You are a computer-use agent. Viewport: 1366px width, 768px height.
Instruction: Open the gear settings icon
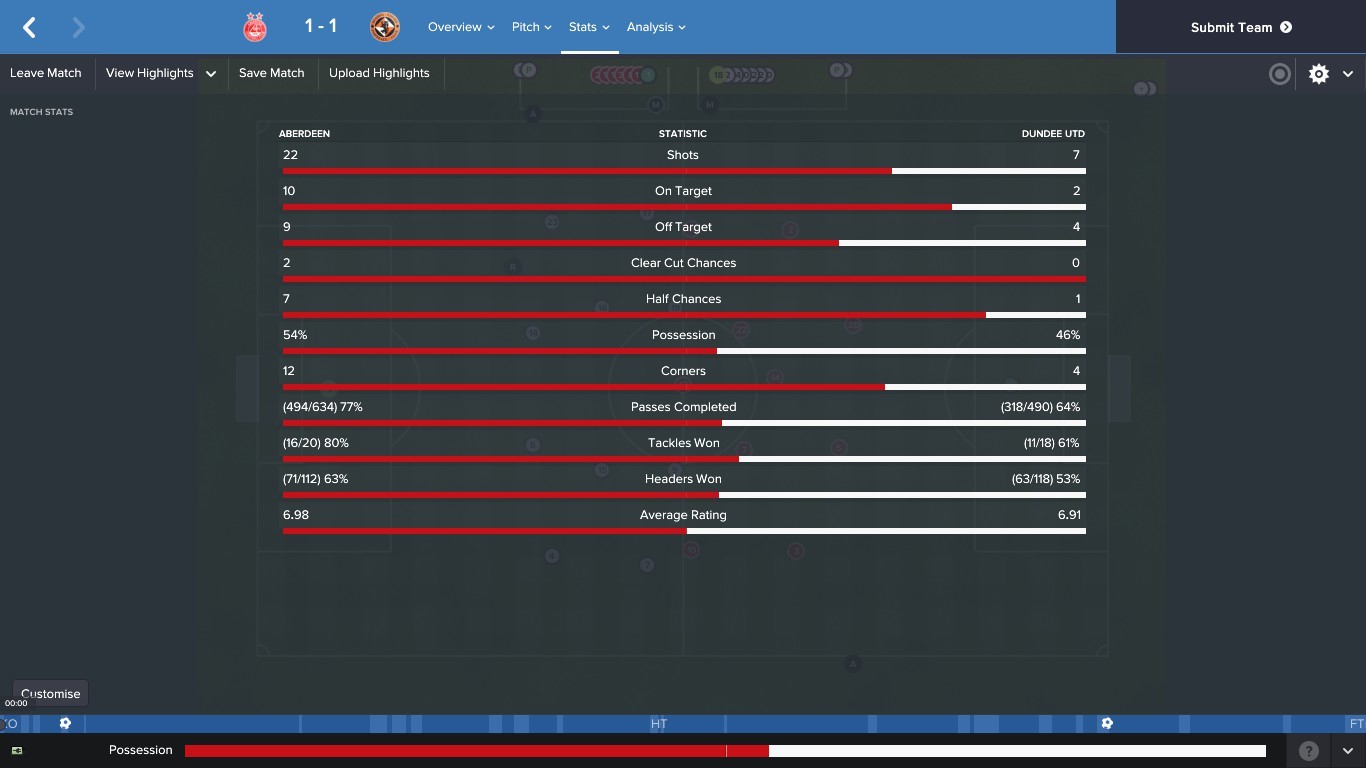pos(1319,73)
